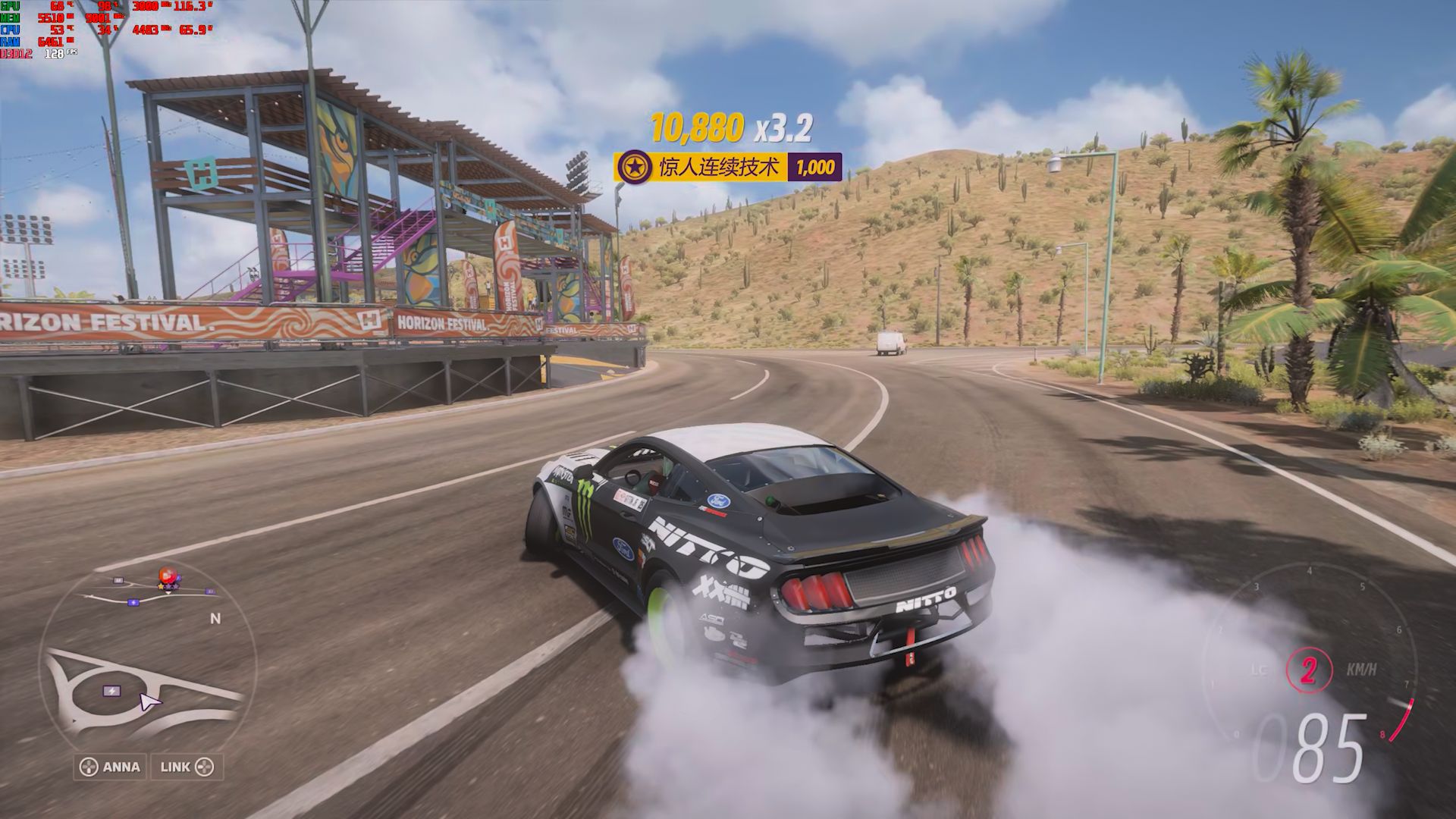
Task: Click the player arrow on the minimap
Action: (x=149, y=702)
